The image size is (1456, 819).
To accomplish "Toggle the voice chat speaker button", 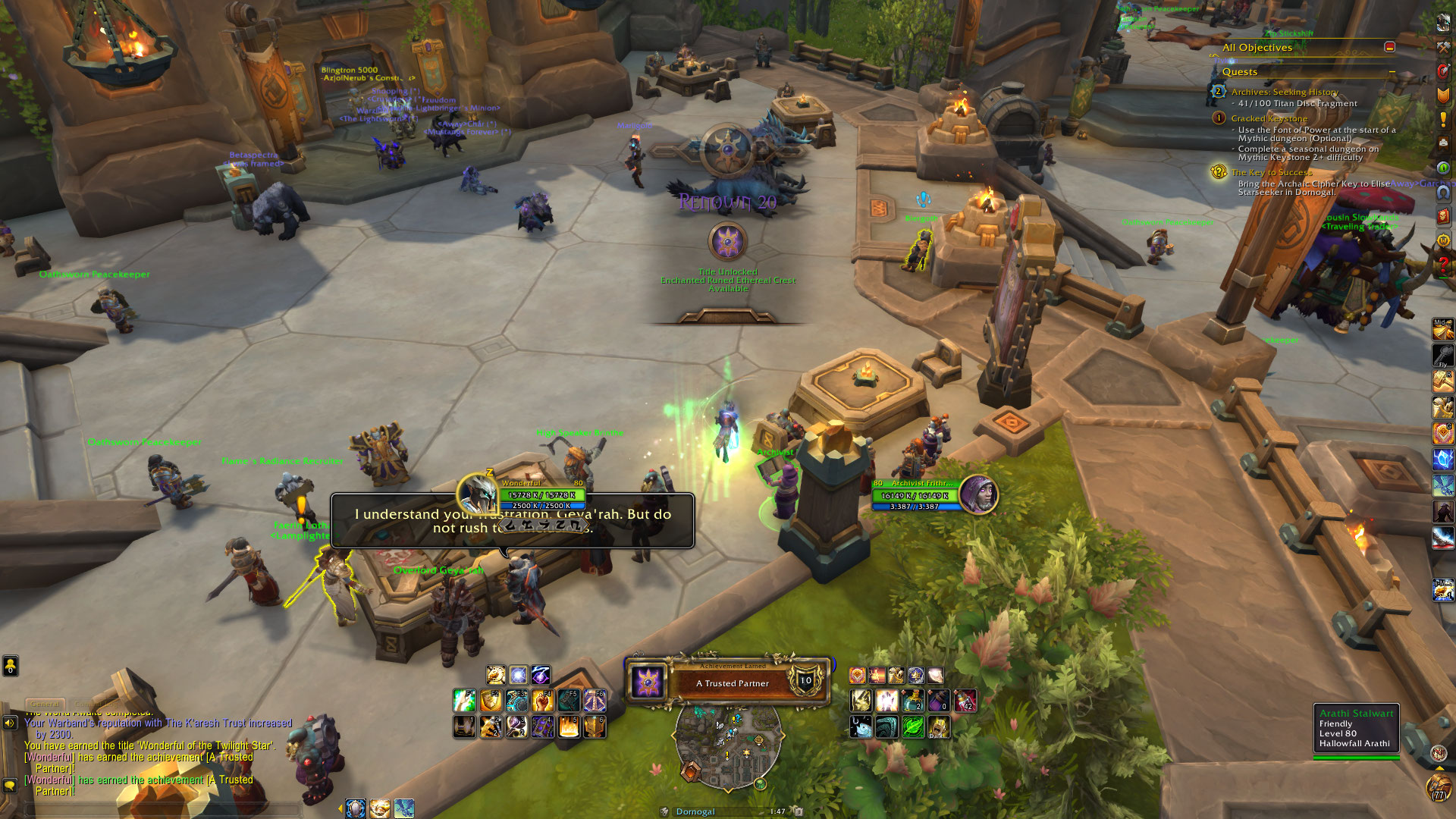I will [10, 723].
